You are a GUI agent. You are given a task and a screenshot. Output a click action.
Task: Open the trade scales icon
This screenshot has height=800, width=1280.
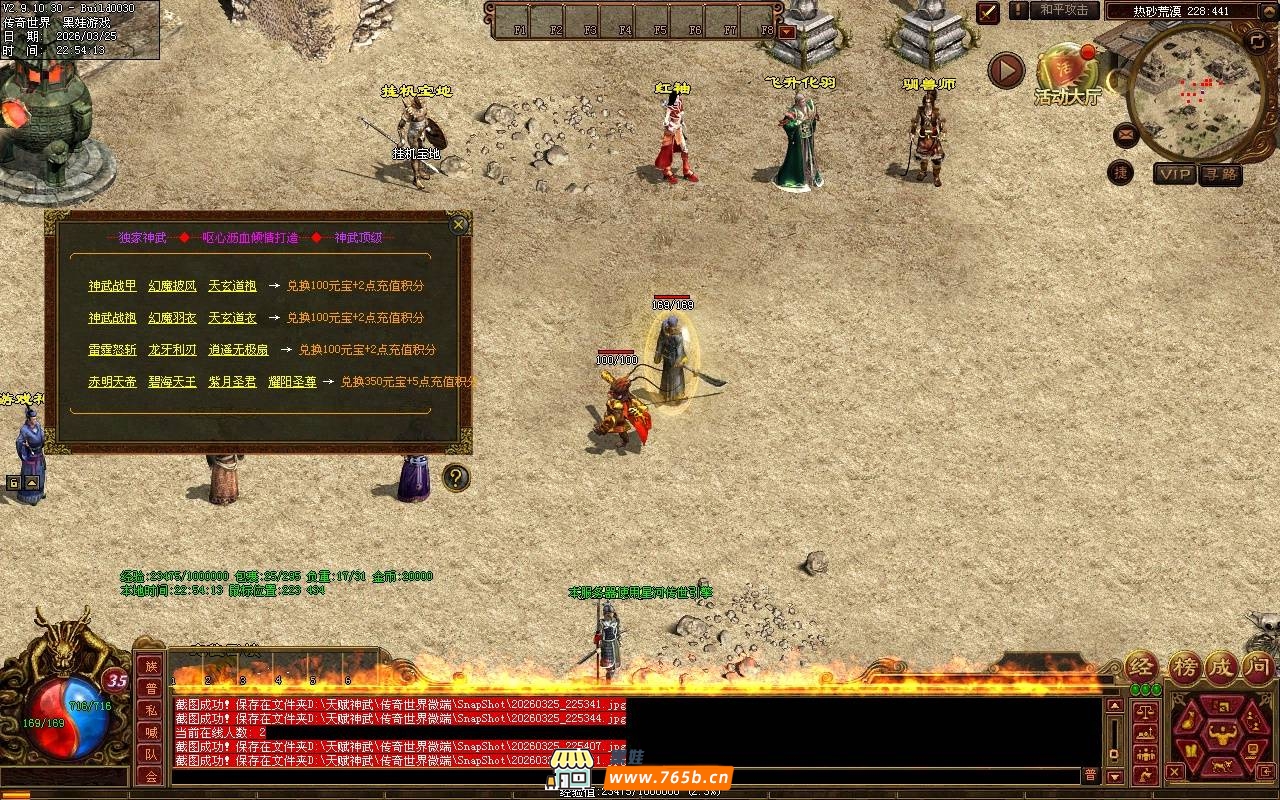pos(1146,712)
